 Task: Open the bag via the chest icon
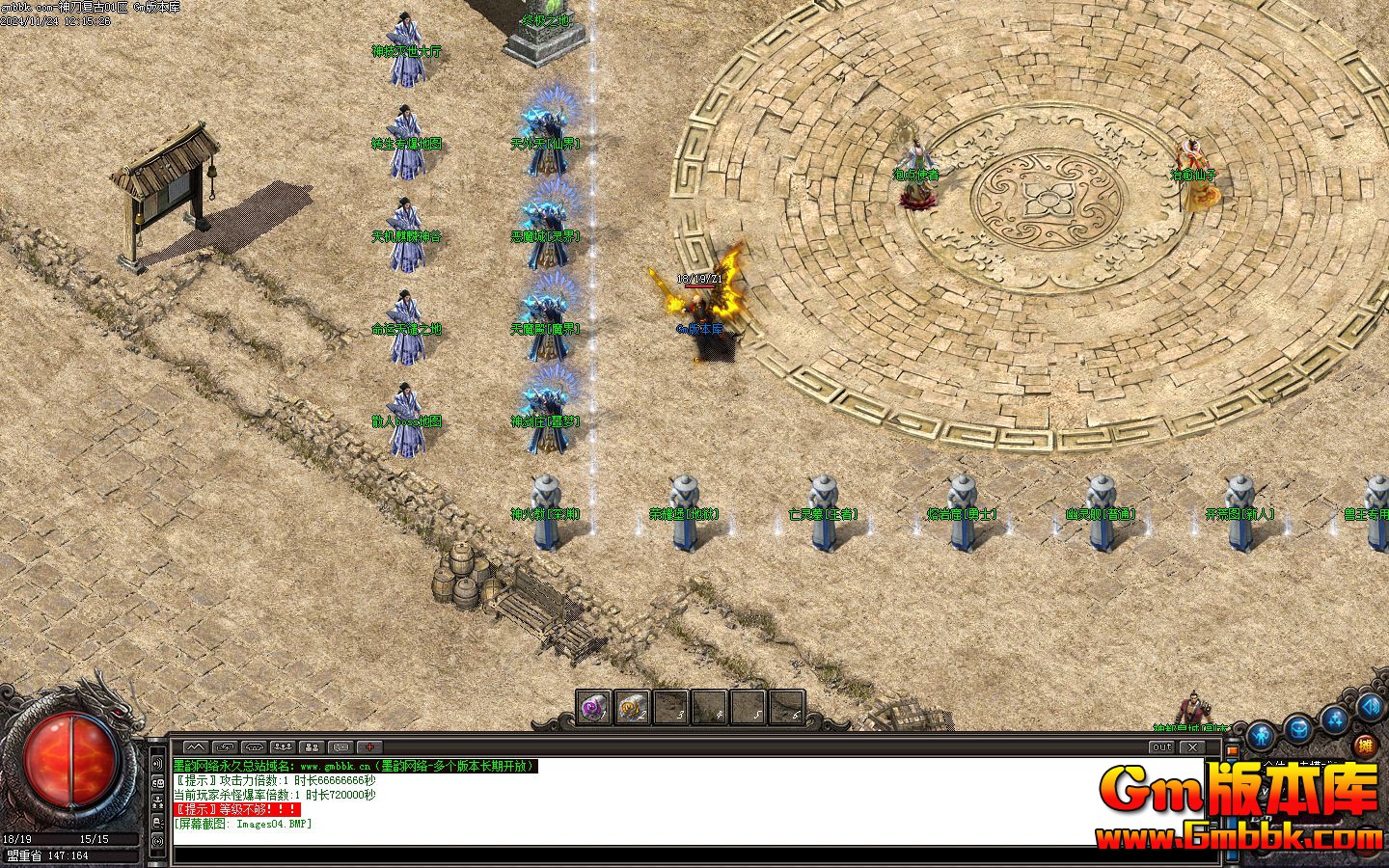coord(1297,728)
